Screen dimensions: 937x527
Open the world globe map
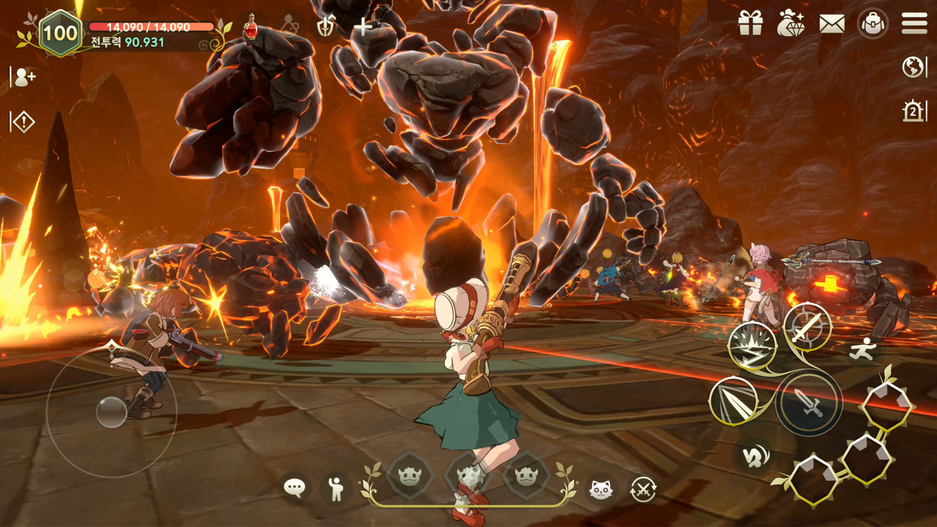914,67
